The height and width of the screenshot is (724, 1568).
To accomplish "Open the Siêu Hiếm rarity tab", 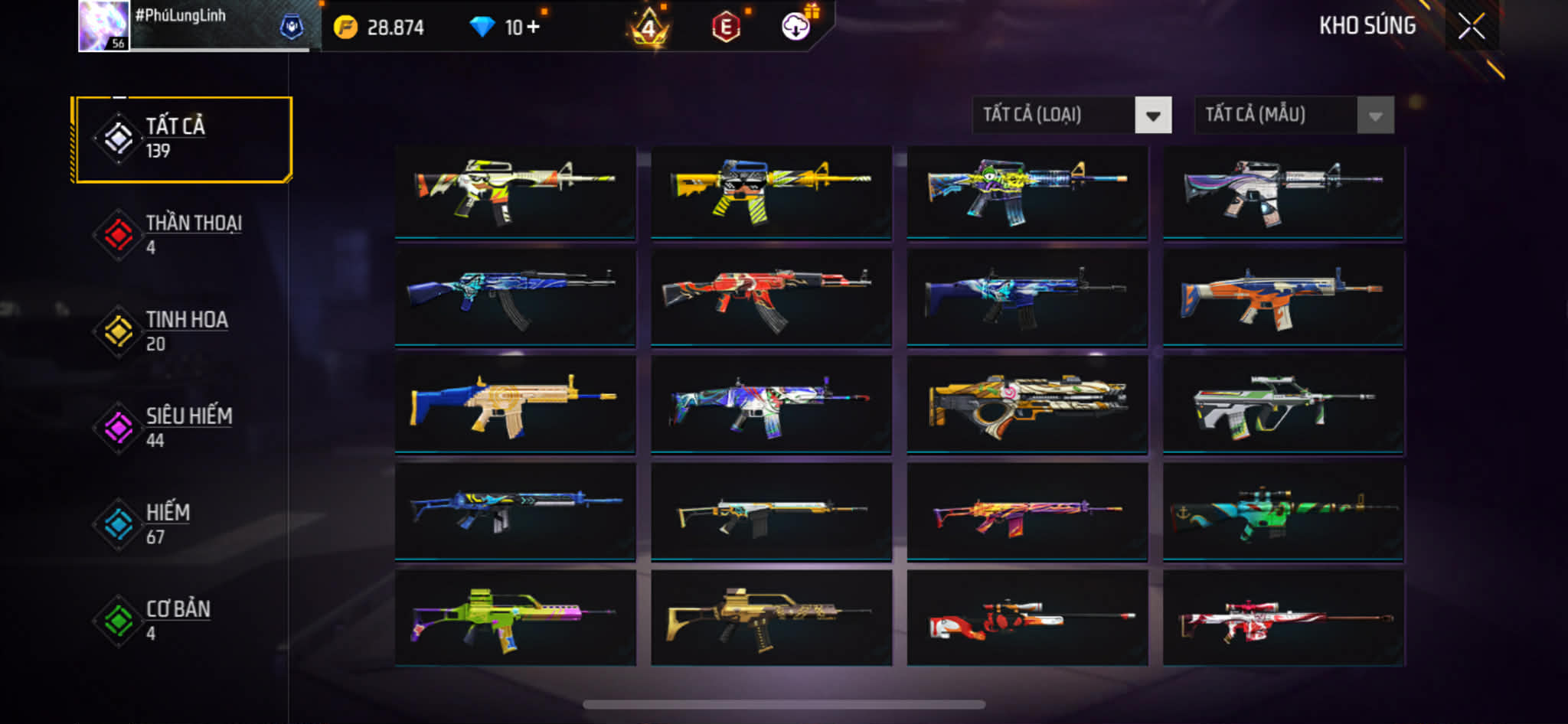I will pos(182,428).
